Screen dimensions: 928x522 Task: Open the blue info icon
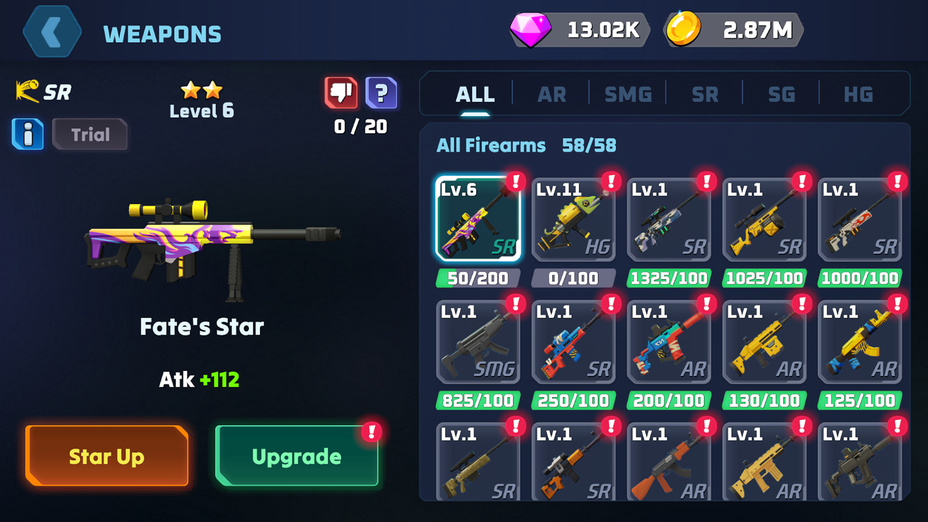[x=28, y=134]
